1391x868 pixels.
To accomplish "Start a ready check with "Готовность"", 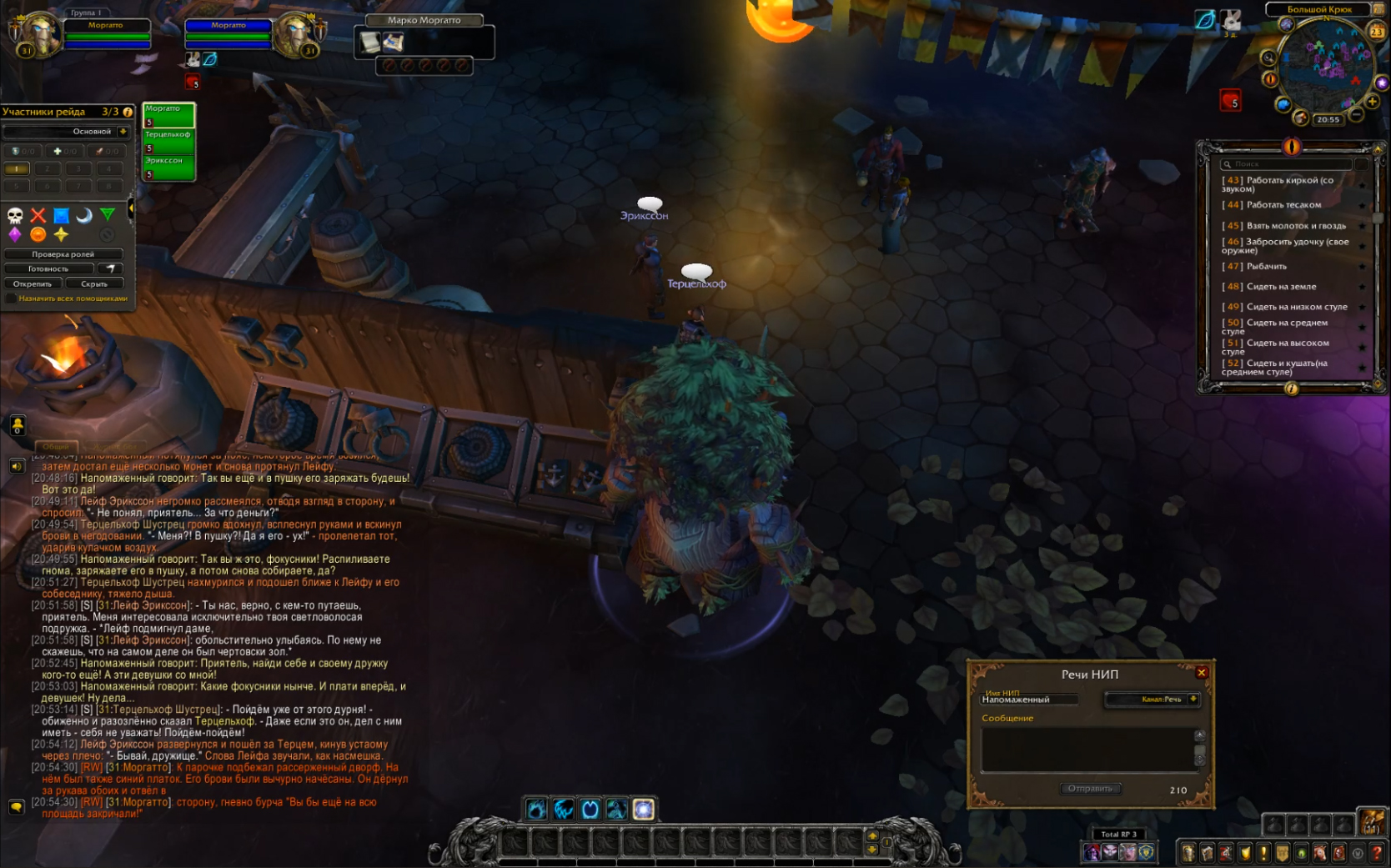I will [x=48, y=268].
